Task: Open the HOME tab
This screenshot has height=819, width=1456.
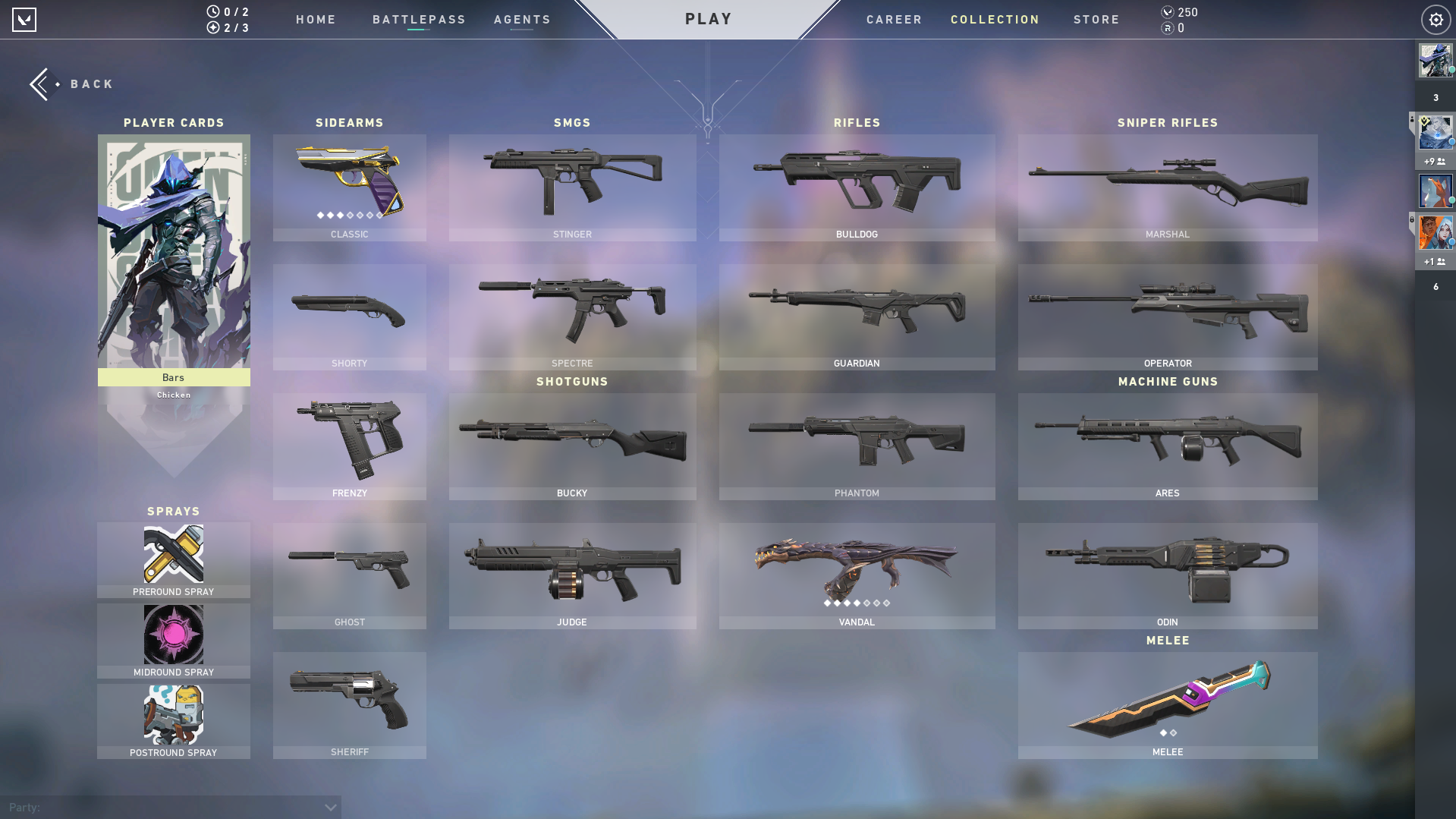Action: (316, 20)
